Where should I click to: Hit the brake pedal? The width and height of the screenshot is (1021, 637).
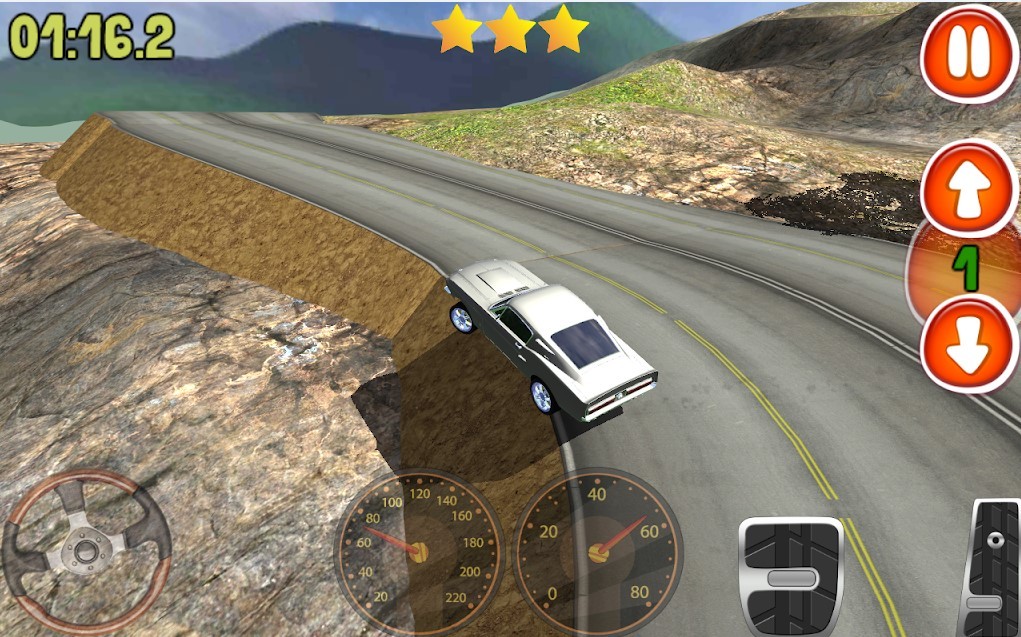point(790,577)
